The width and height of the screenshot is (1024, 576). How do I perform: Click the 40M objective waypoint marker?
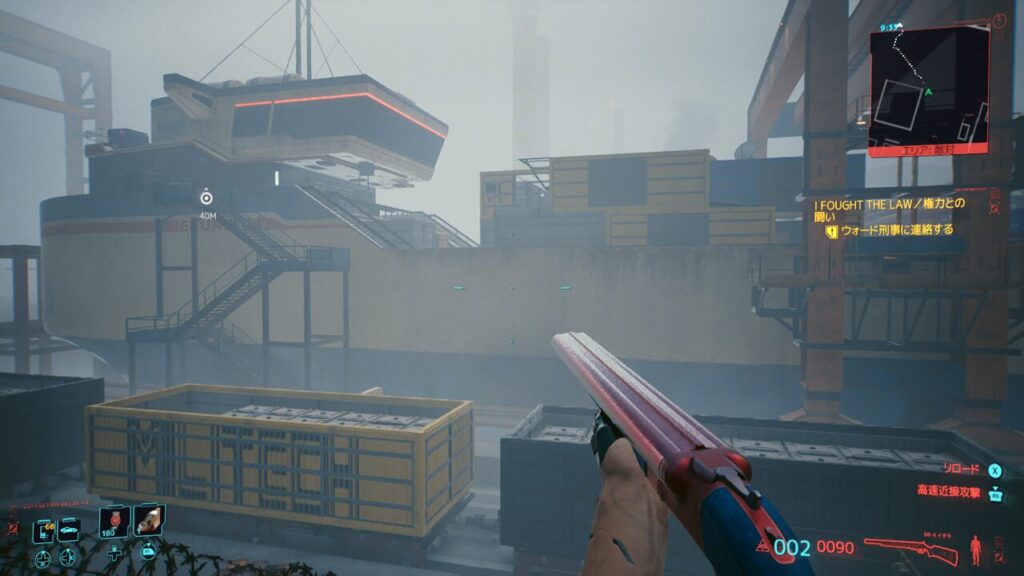[206, 198]
